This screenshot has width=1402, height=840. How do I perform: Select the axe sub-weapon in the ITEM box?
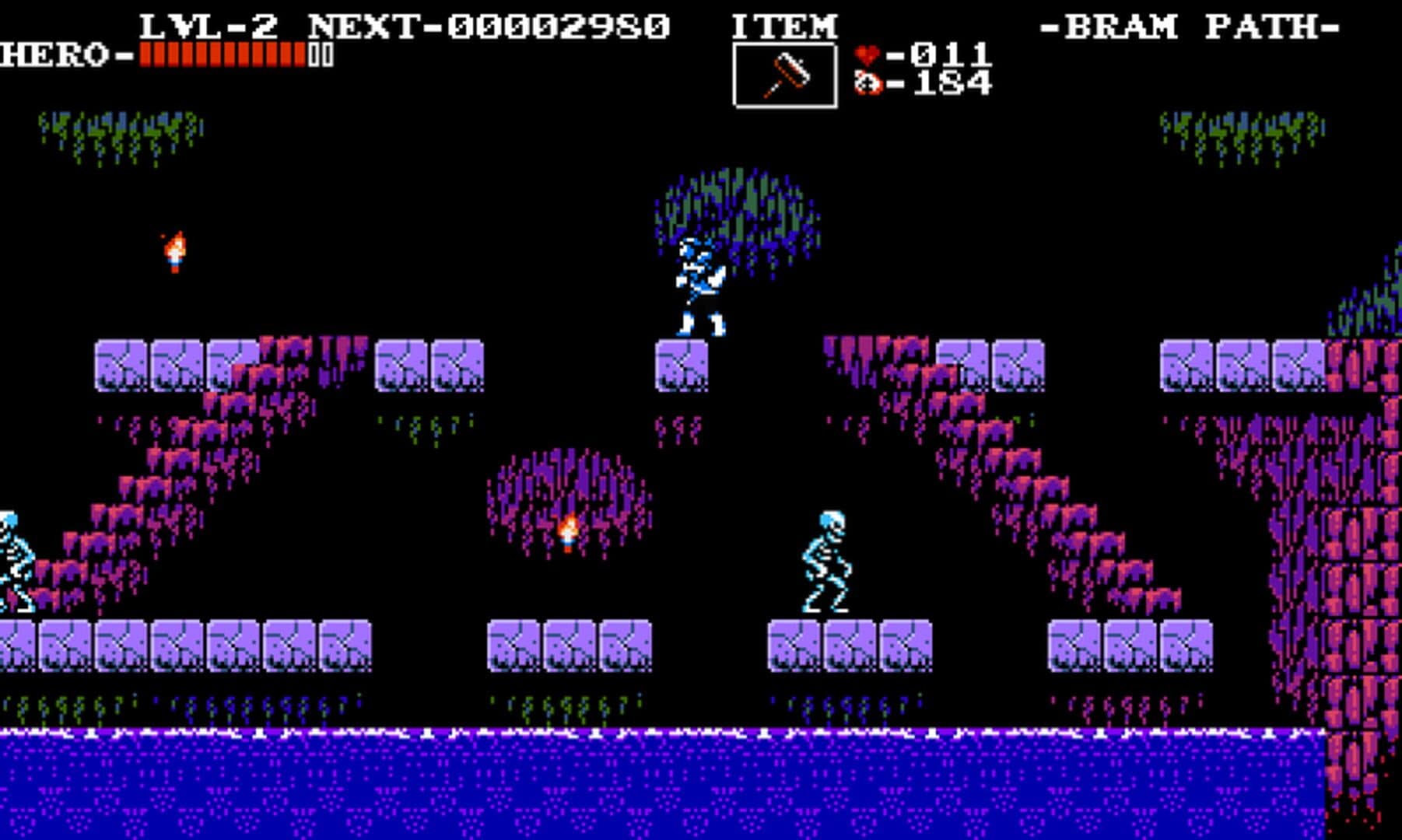click(786, 70)
